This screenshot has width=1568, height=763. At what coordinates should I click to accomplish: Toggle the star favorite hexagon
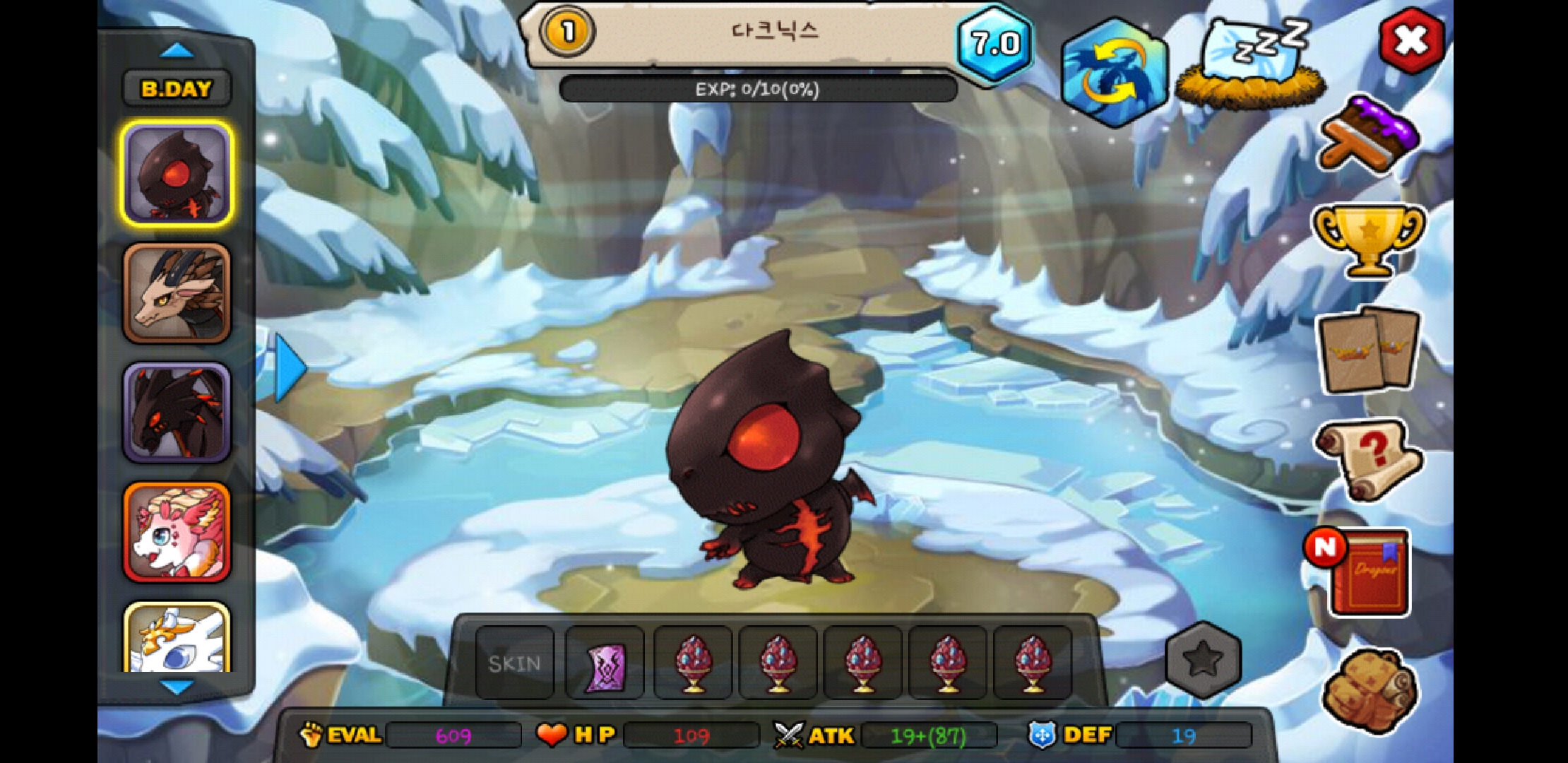pos(1204,660)
